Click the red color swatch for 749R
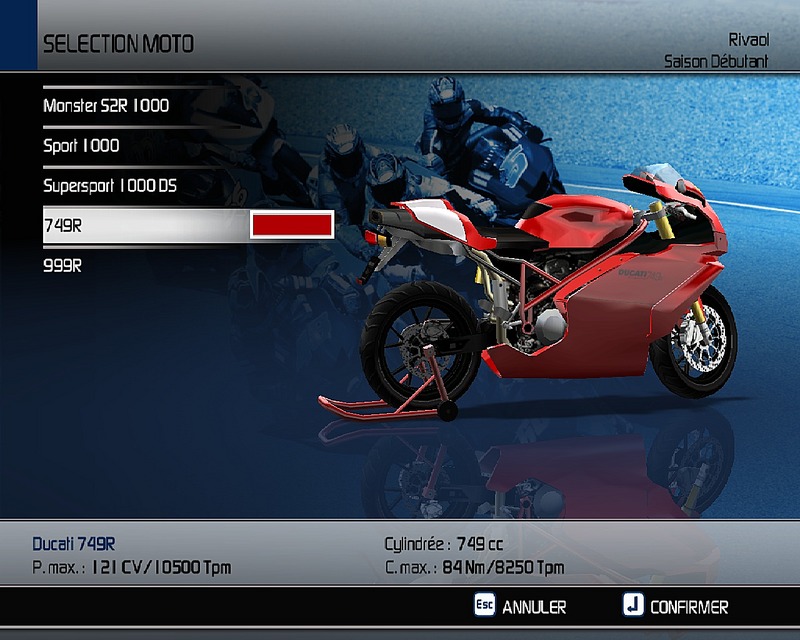This screenshot has width=800, height=640. click(x=291, y=226)
